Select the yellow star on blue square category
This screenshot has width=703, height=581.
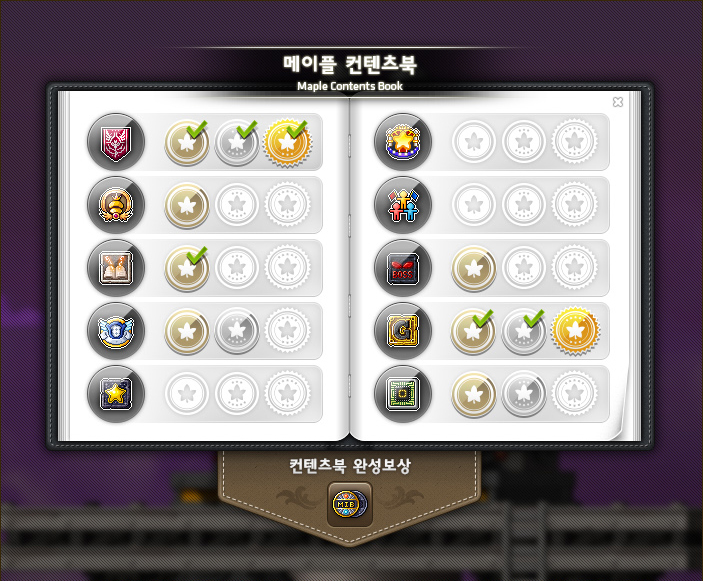(115, 394)
